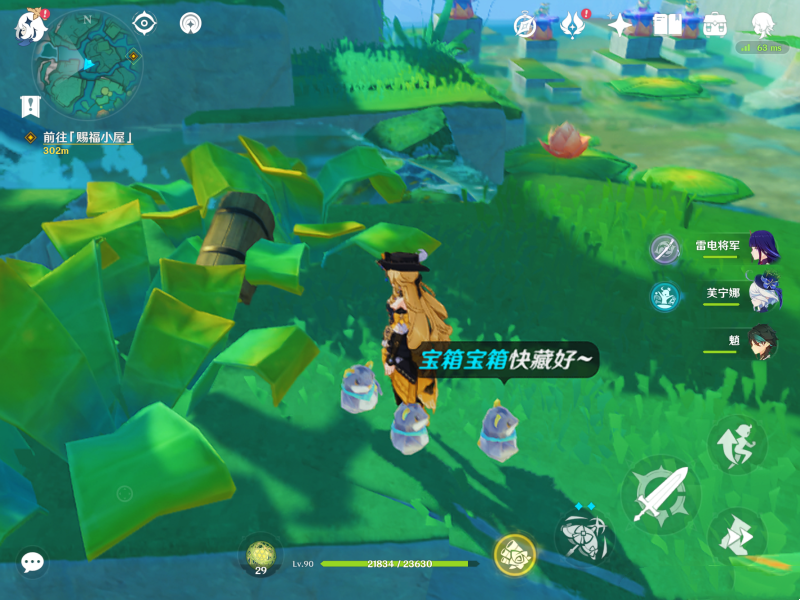Open the Wish star icon

620,25
